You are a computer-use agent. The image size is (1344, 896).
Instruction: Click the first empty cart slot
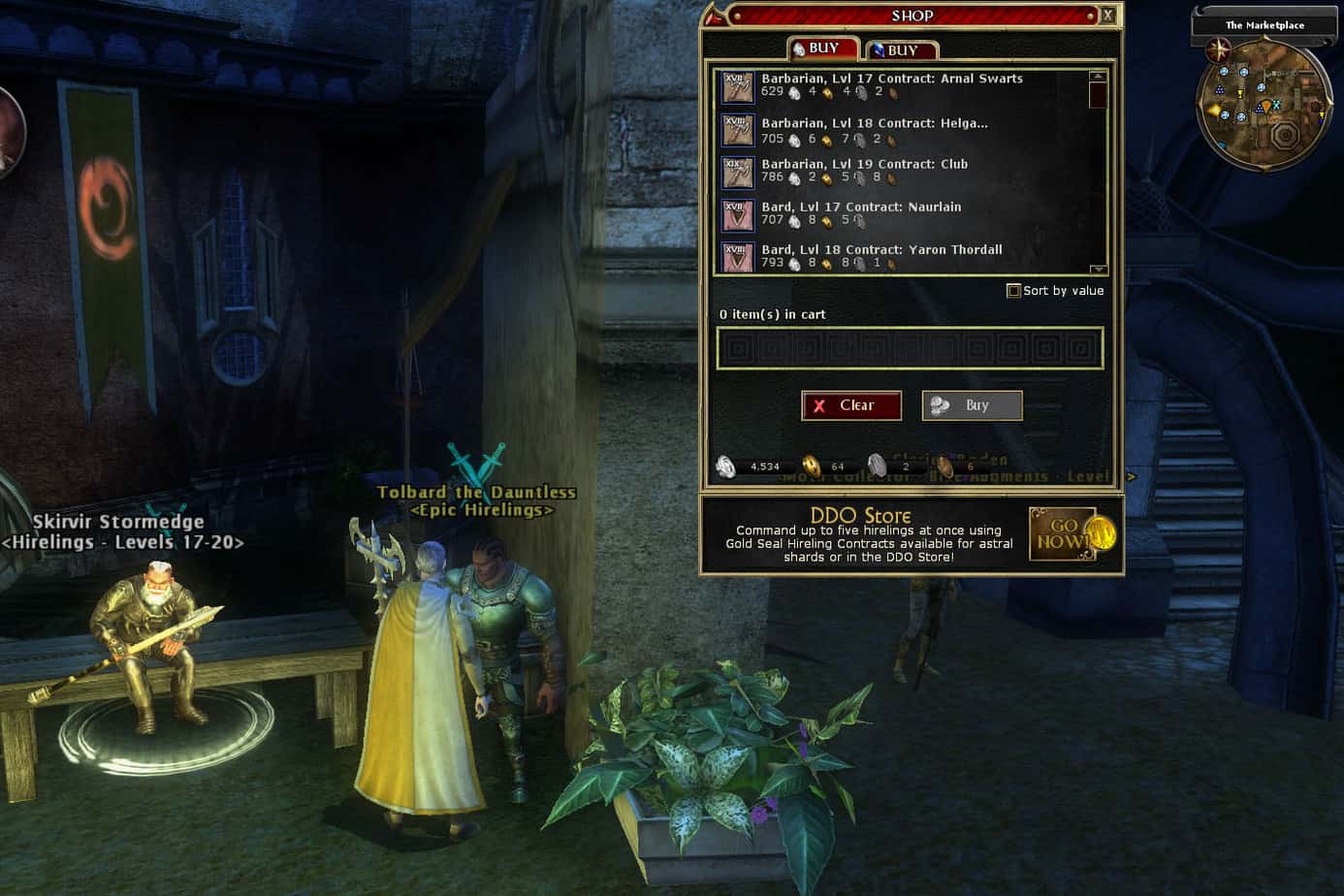(738, 346)
